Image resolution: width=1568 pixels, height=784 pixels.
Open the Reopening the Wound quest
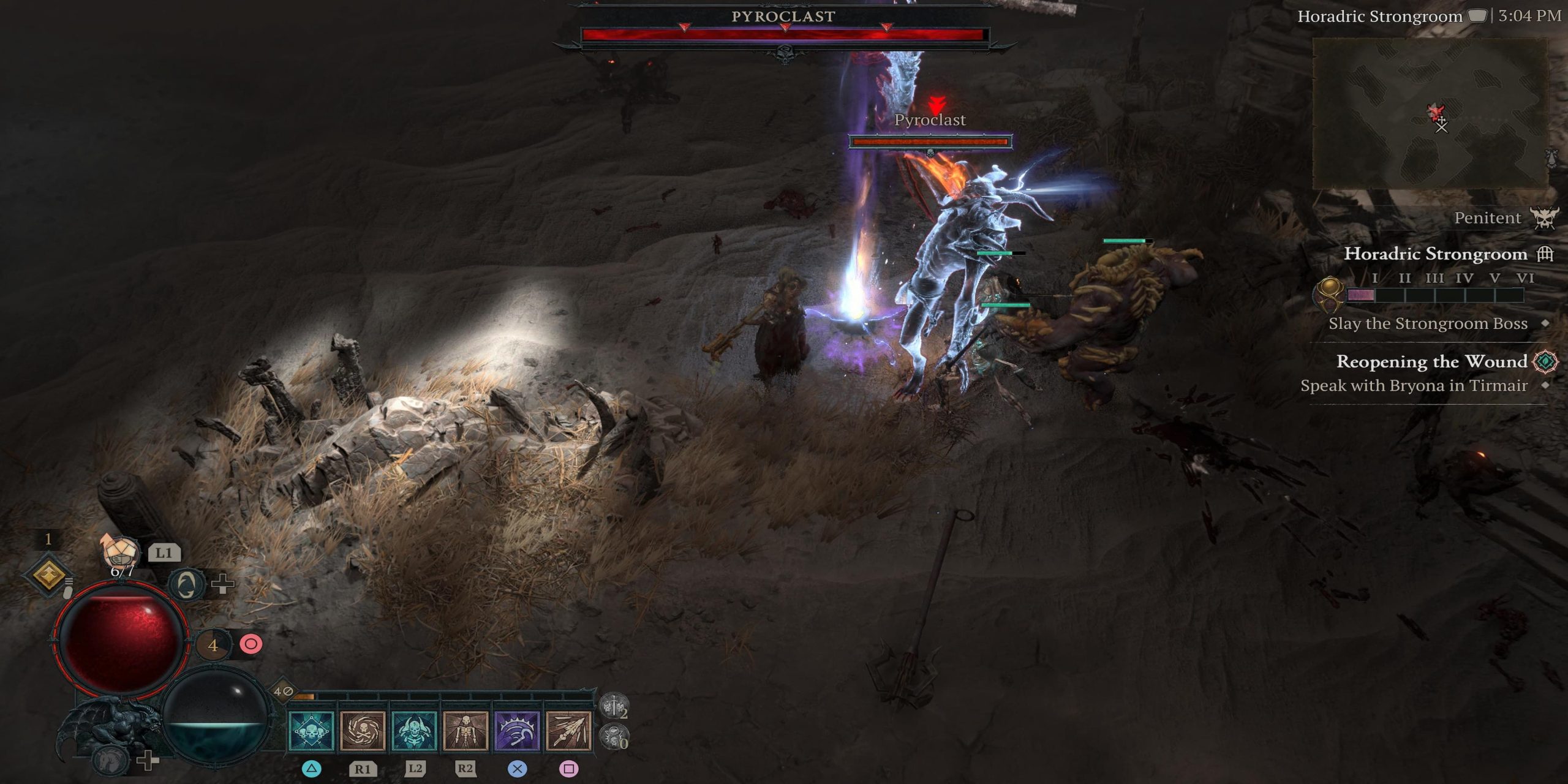click(x=1431, y=361)
